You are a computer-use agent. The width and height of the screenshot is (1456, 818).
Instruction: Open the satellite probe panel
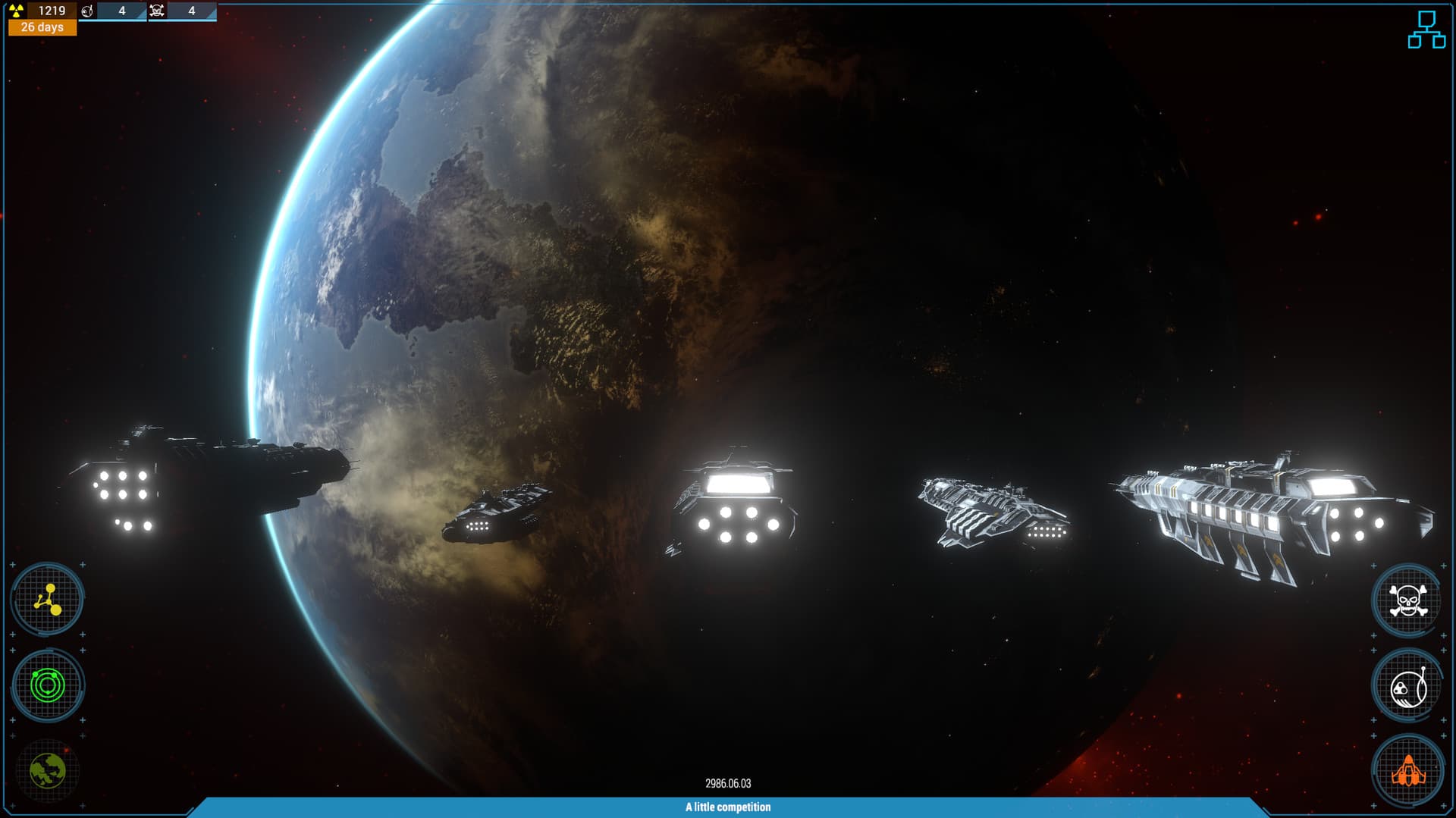[x=1408, y=685]
